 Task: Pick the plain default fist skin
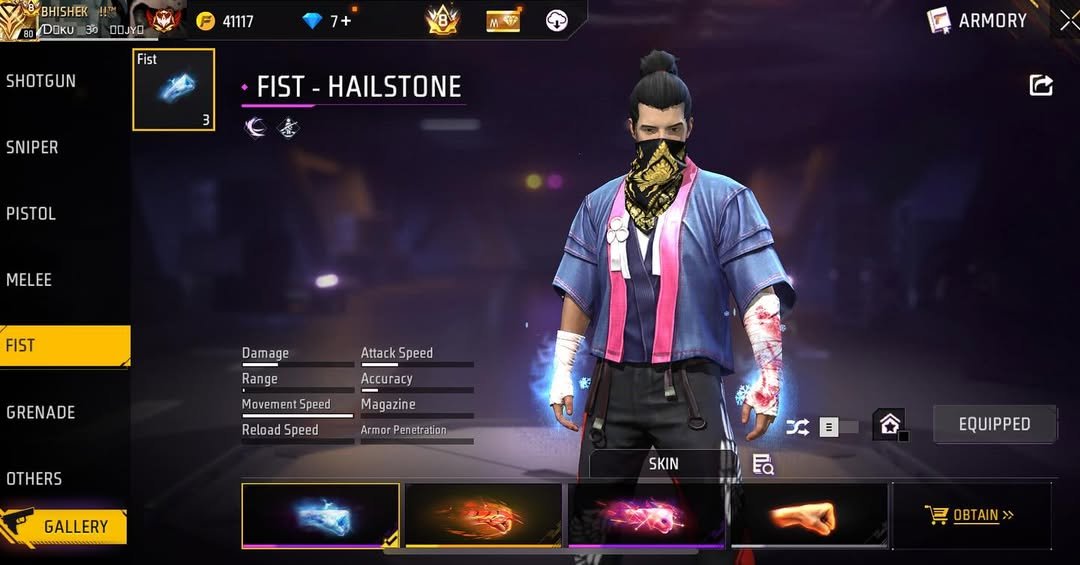pyautogui.click(x=809, y=515)
